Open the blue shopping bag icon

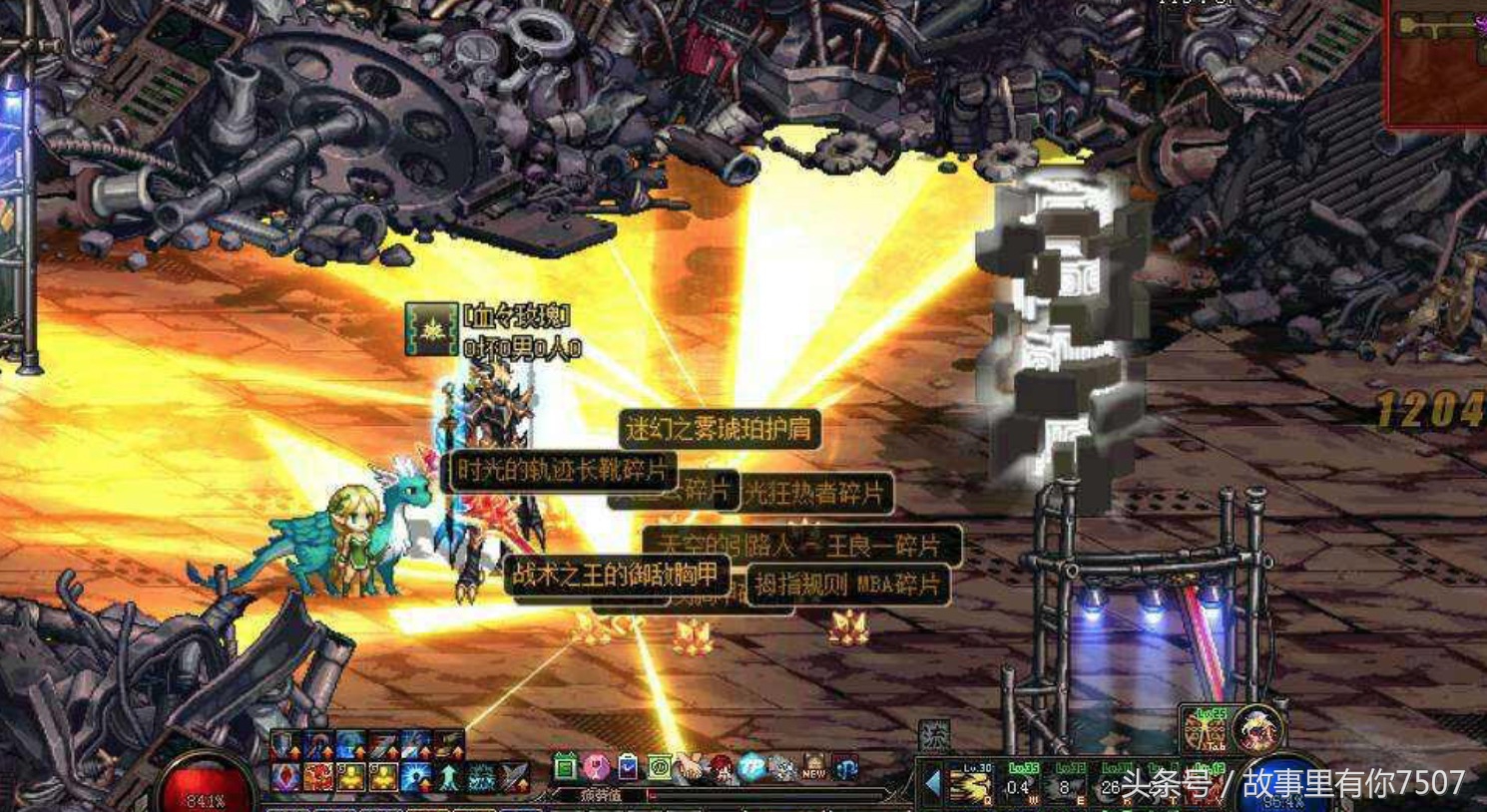click(x=628, y=767)
